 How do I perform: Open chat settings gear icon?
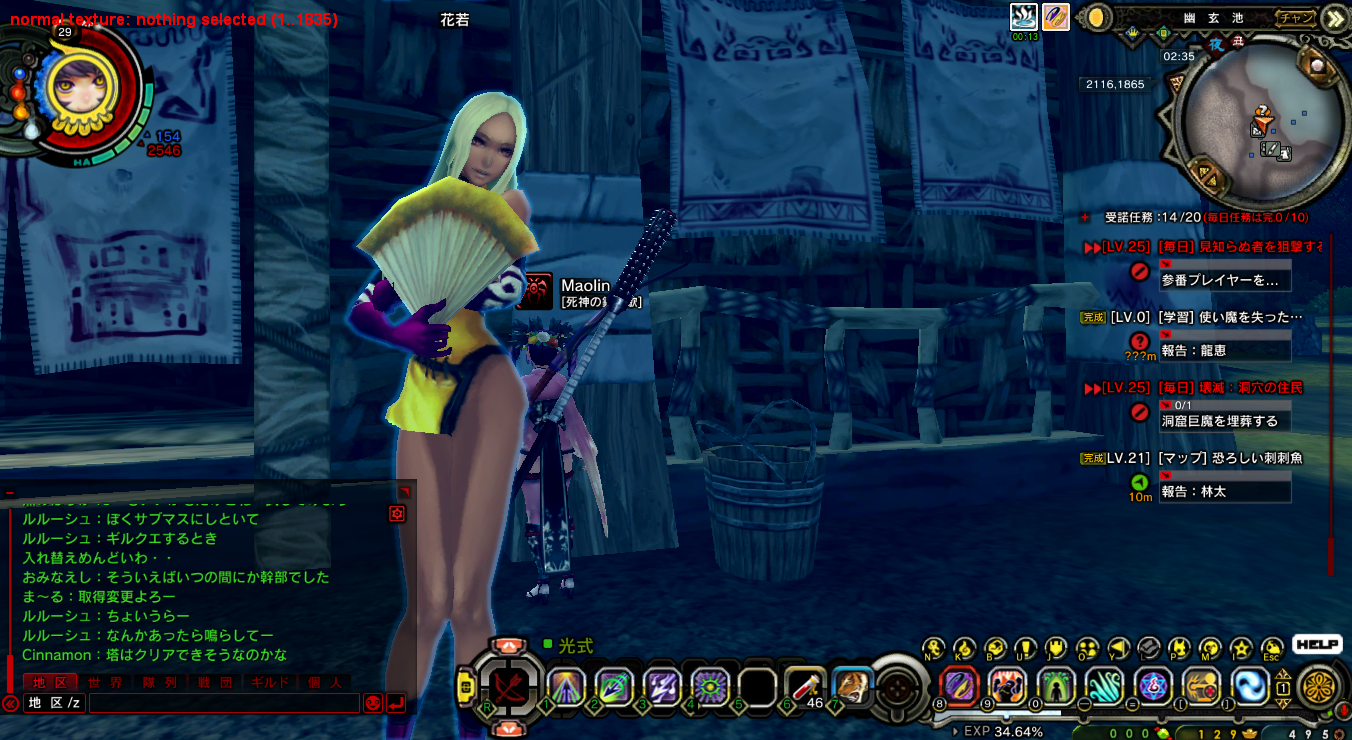click(397, 513)
